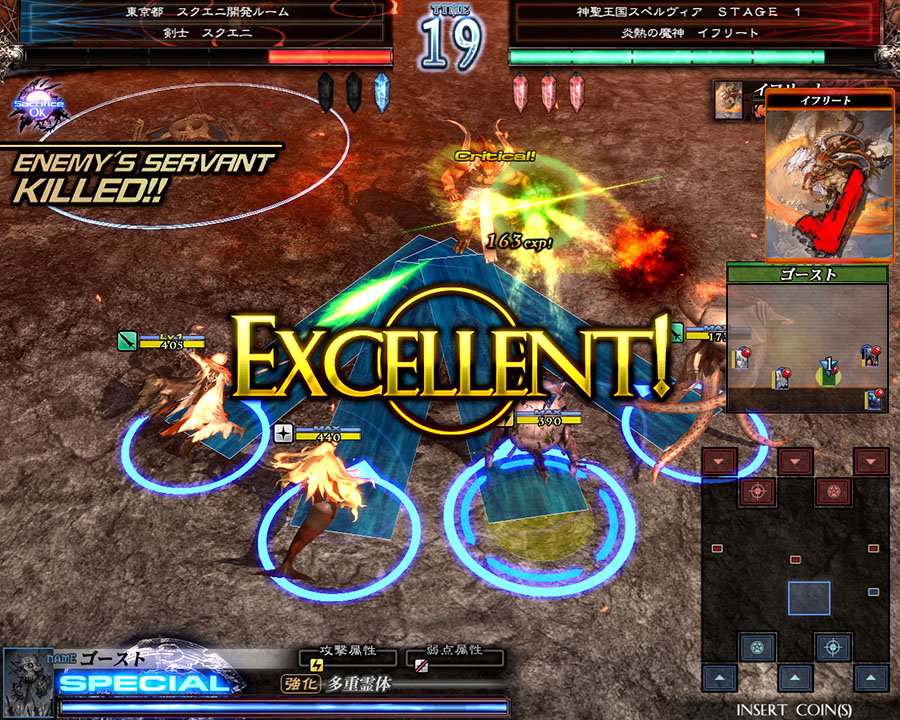Click the small Ifrit portrait thumbnail
The height and width of the screenshot is (720, 900).
(x=729, y=101)
